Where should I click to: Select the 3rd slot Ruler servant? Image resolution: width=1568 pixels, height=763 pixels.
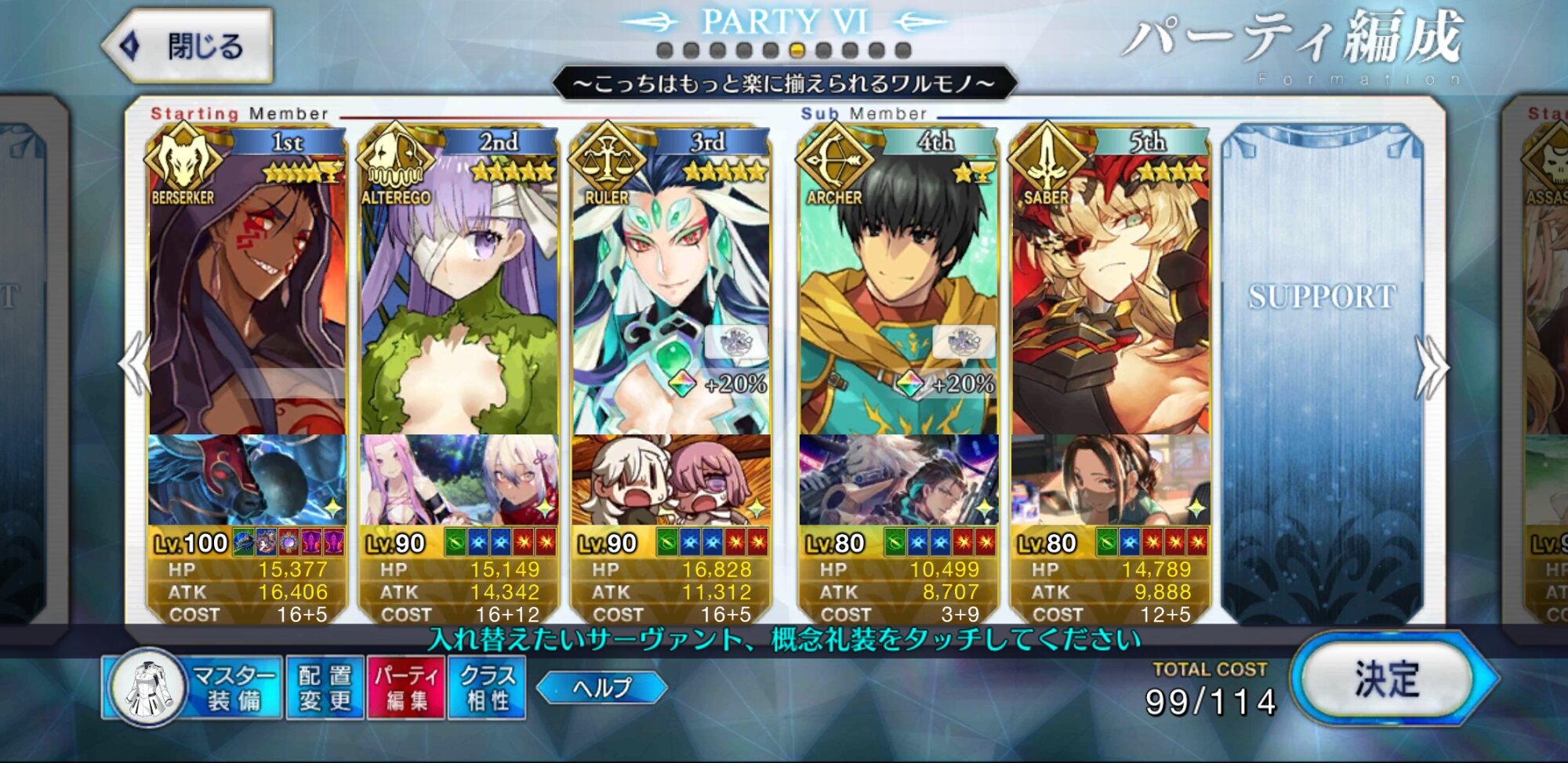tap(671, 298)
